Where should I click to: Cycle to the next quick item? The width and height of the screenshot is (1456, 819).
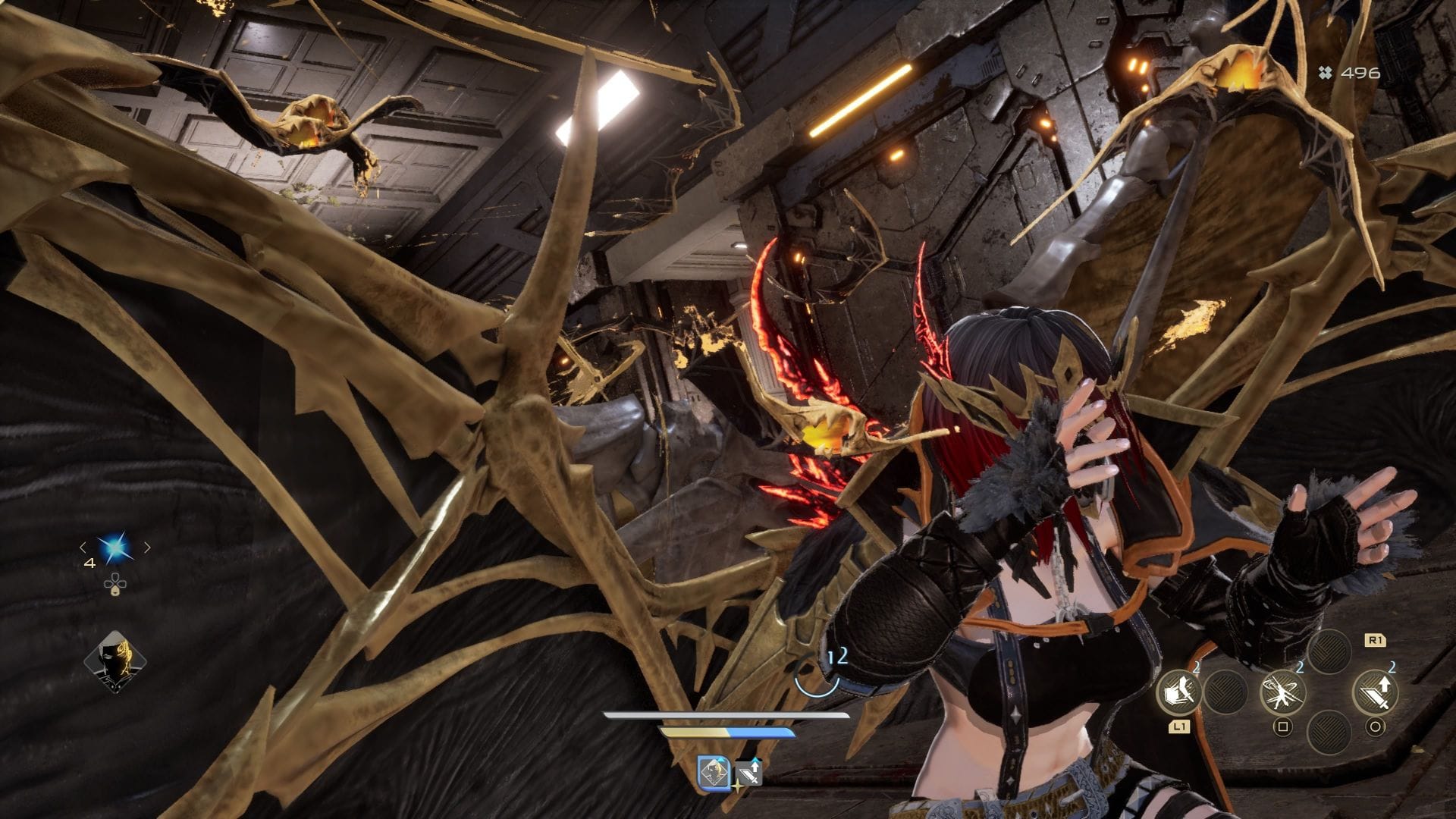point(147,547)
